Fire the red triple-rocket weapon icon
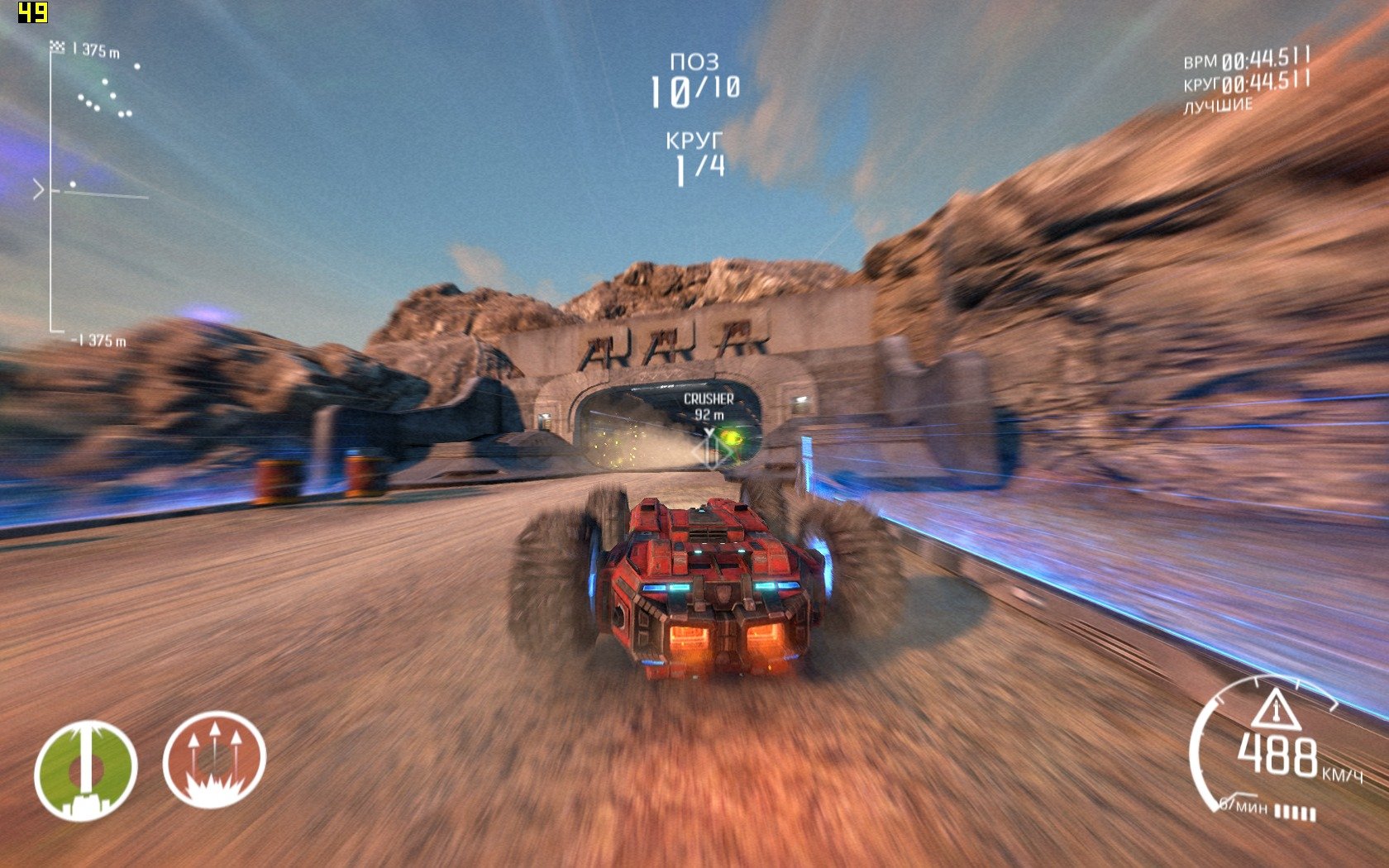The height and width of the screenshot is (868, 1389). pos(214,760)
